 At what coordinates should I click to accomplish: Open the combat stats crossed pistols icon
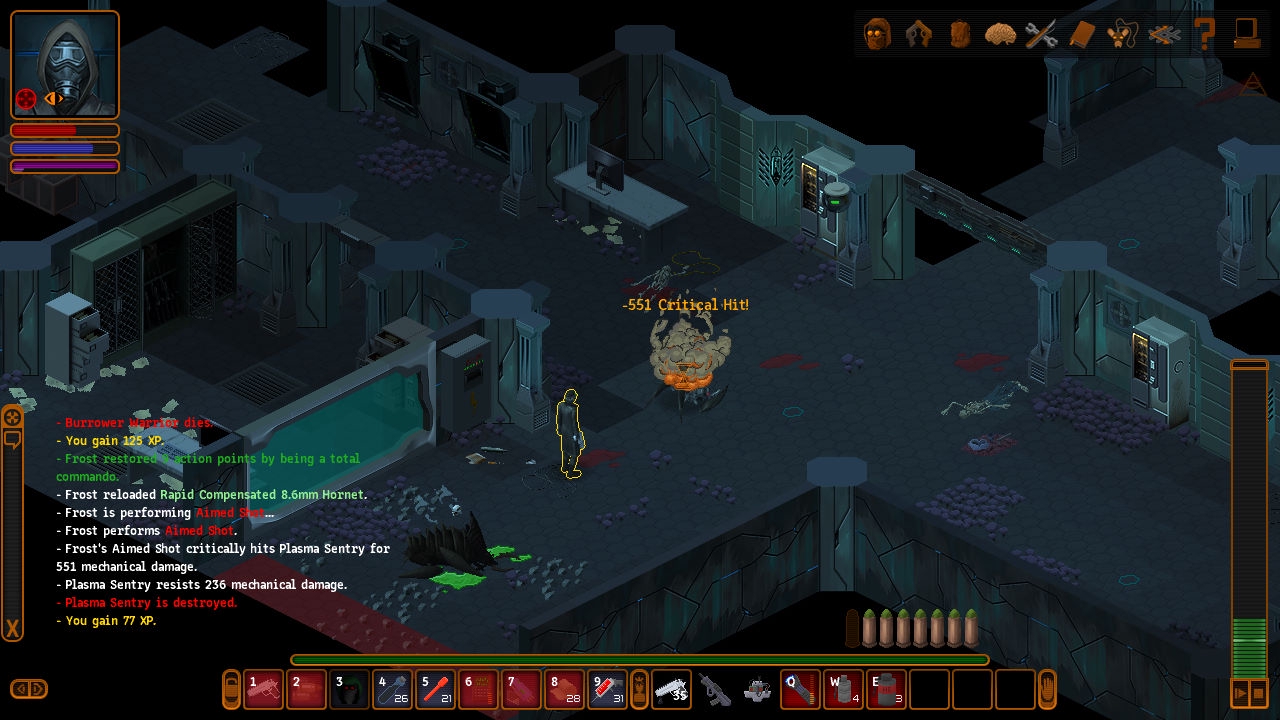click(x=918, y=34)
